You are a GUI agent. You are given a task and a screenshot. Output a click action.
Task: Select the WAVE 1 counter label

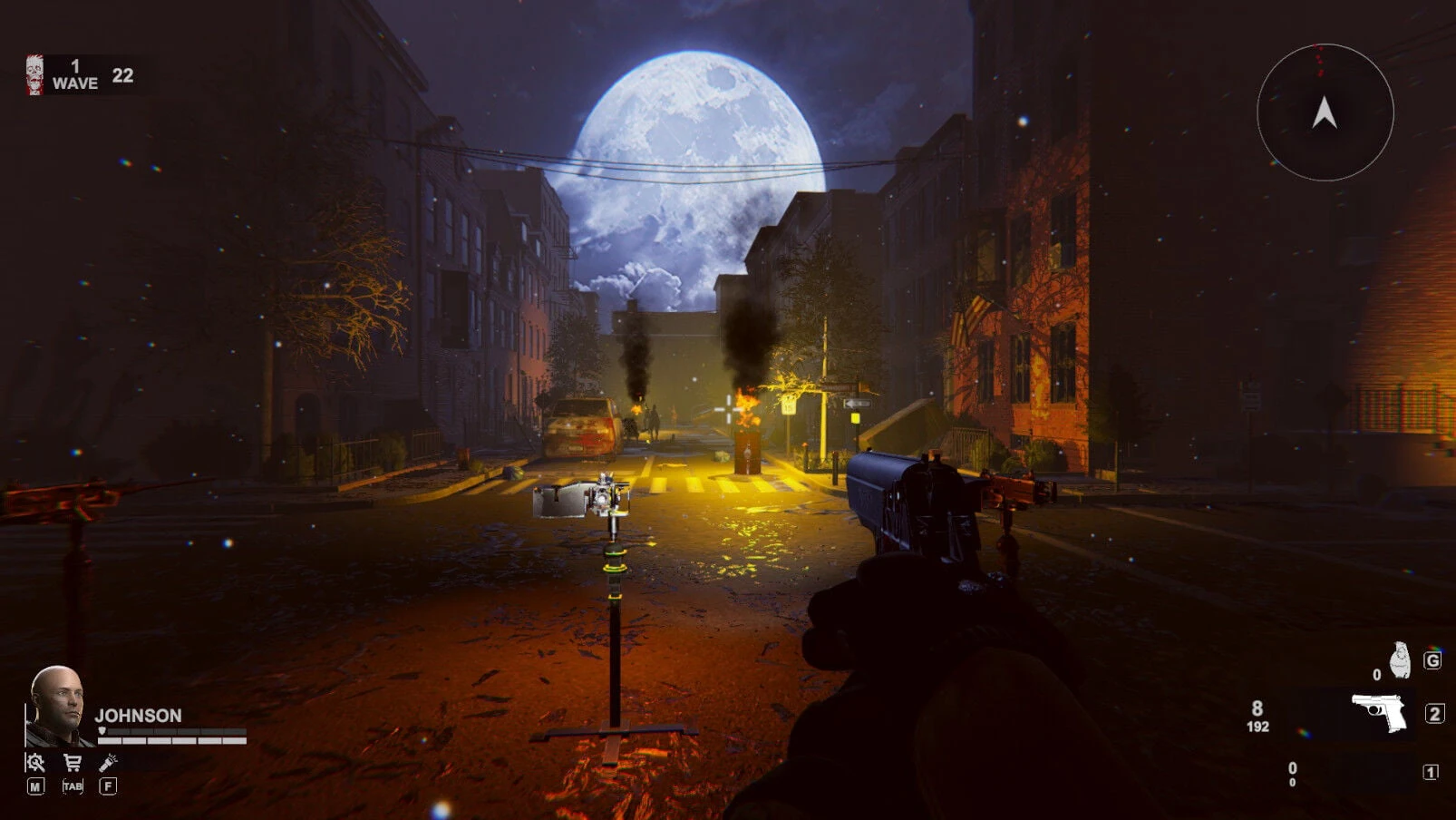[78, 73]
